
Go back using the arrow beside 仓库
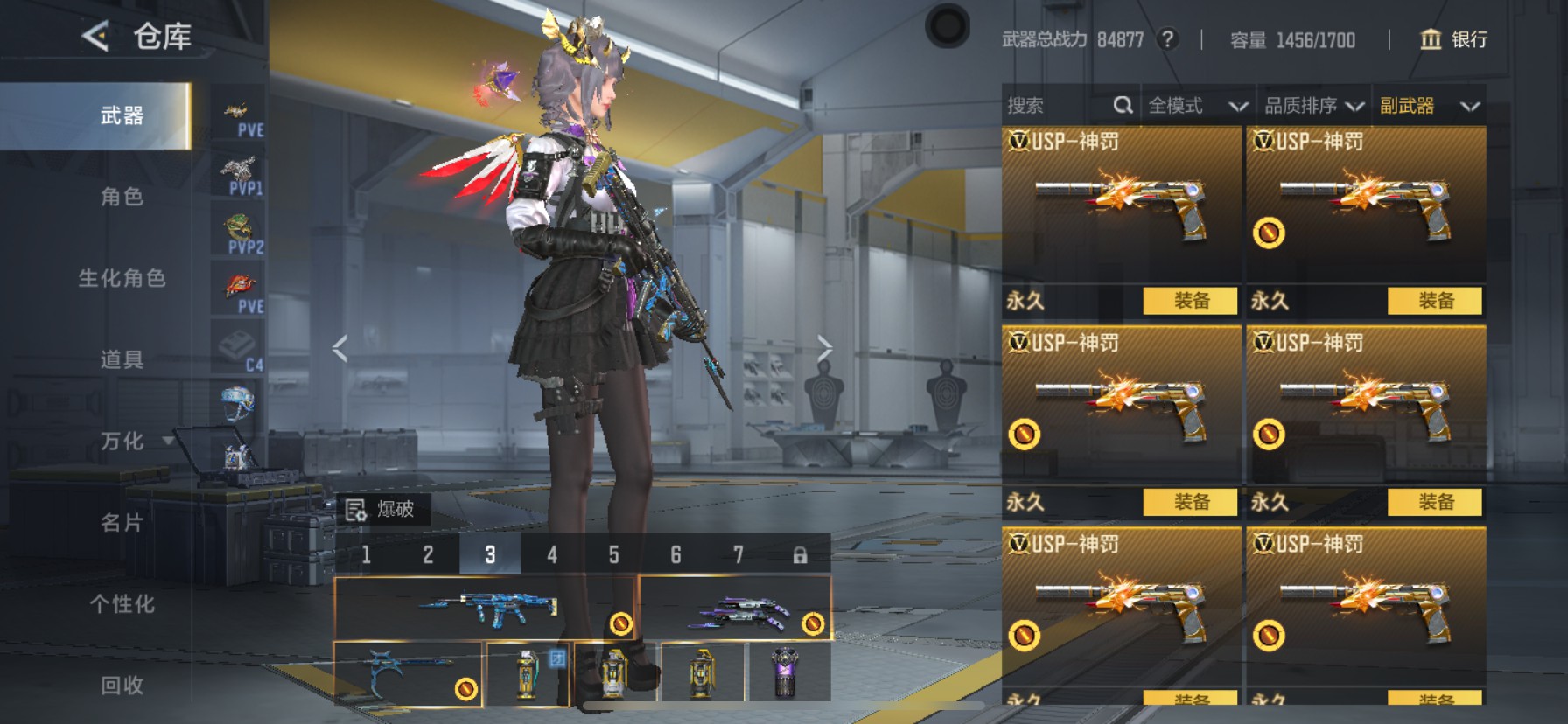[x=94, y=36]
